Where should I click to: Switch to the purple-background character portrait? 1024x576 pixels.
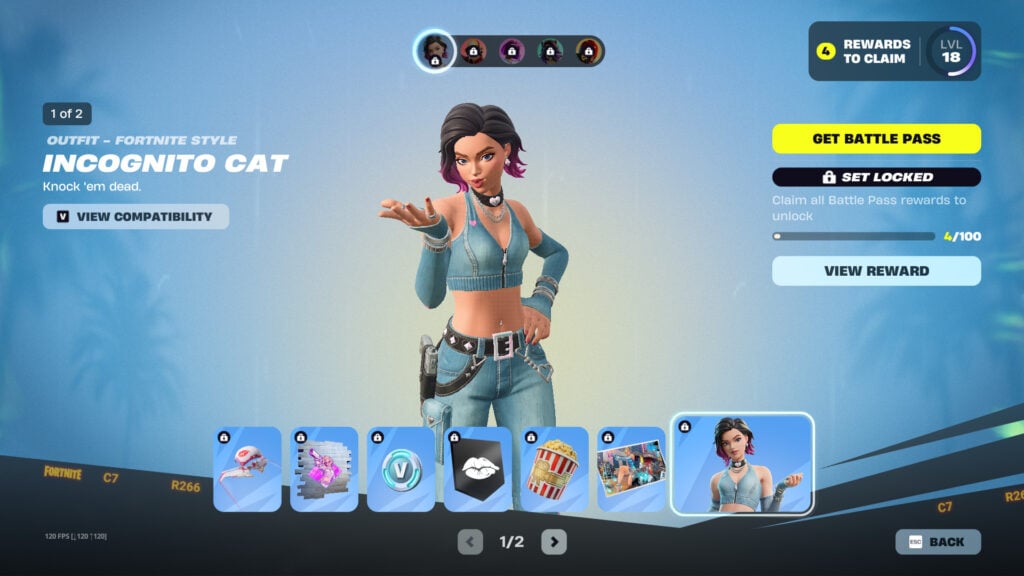point(512,51)
